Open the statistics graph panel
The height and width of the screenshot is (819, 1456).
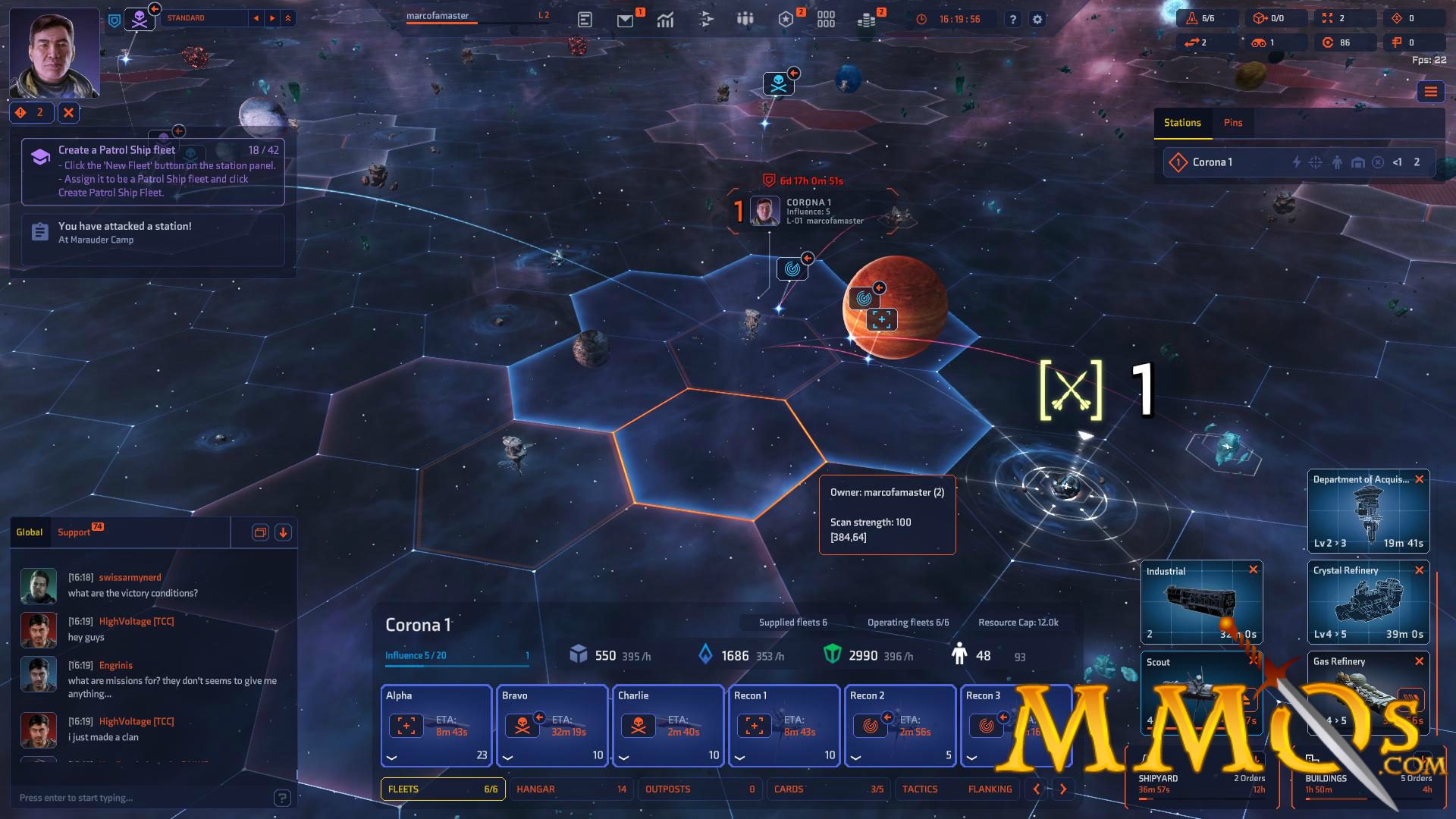pyautogui.click(x=666, y=19)
